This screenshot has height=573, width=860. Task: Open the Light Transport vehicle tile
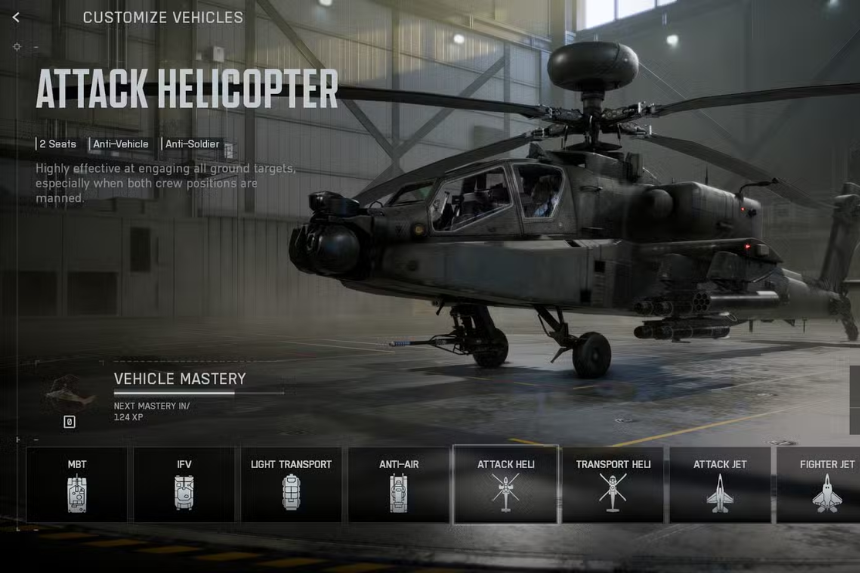291,485
